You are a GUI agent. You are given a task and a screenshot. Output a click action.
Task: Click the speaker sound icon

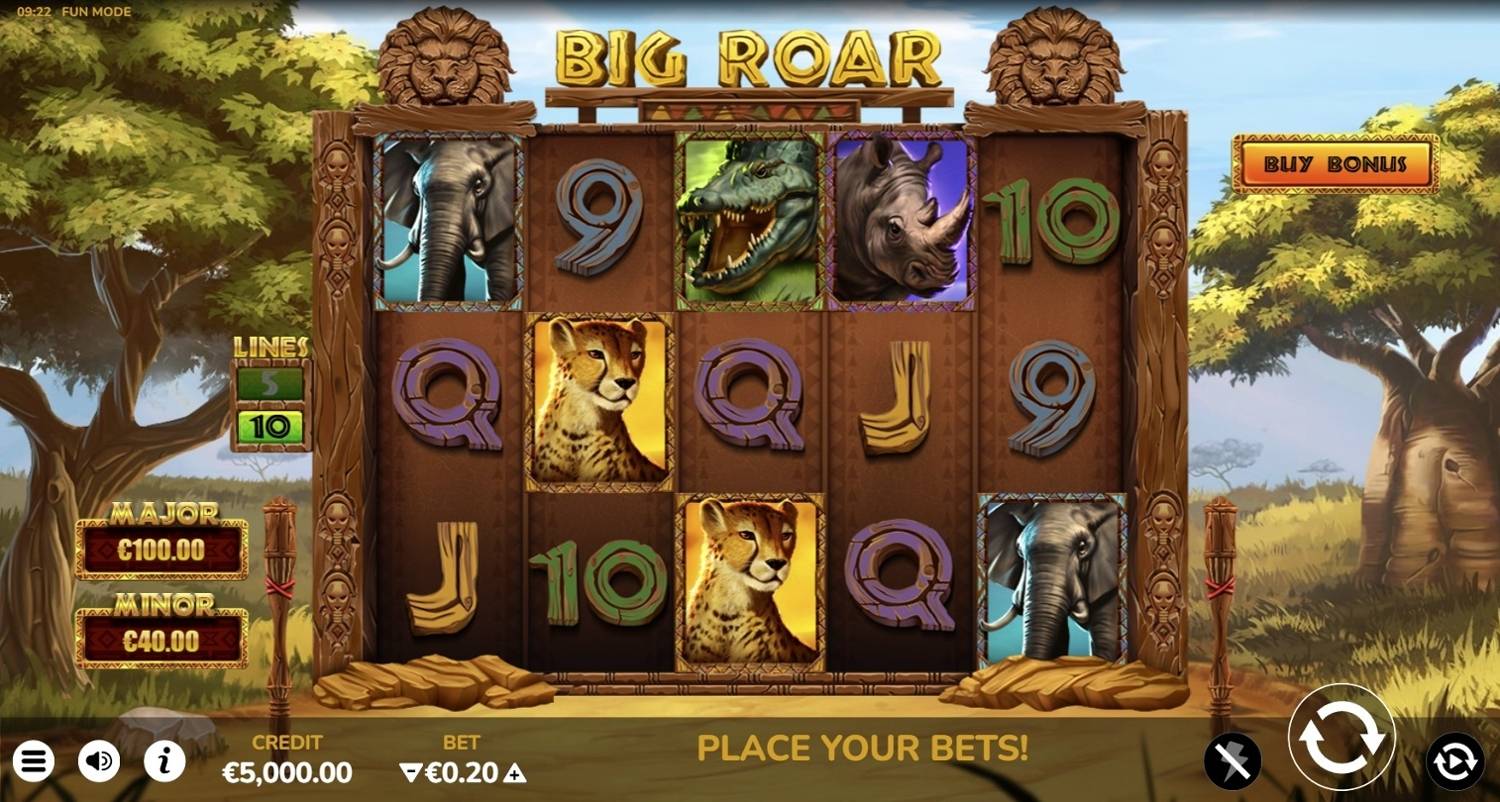(99, 763)
